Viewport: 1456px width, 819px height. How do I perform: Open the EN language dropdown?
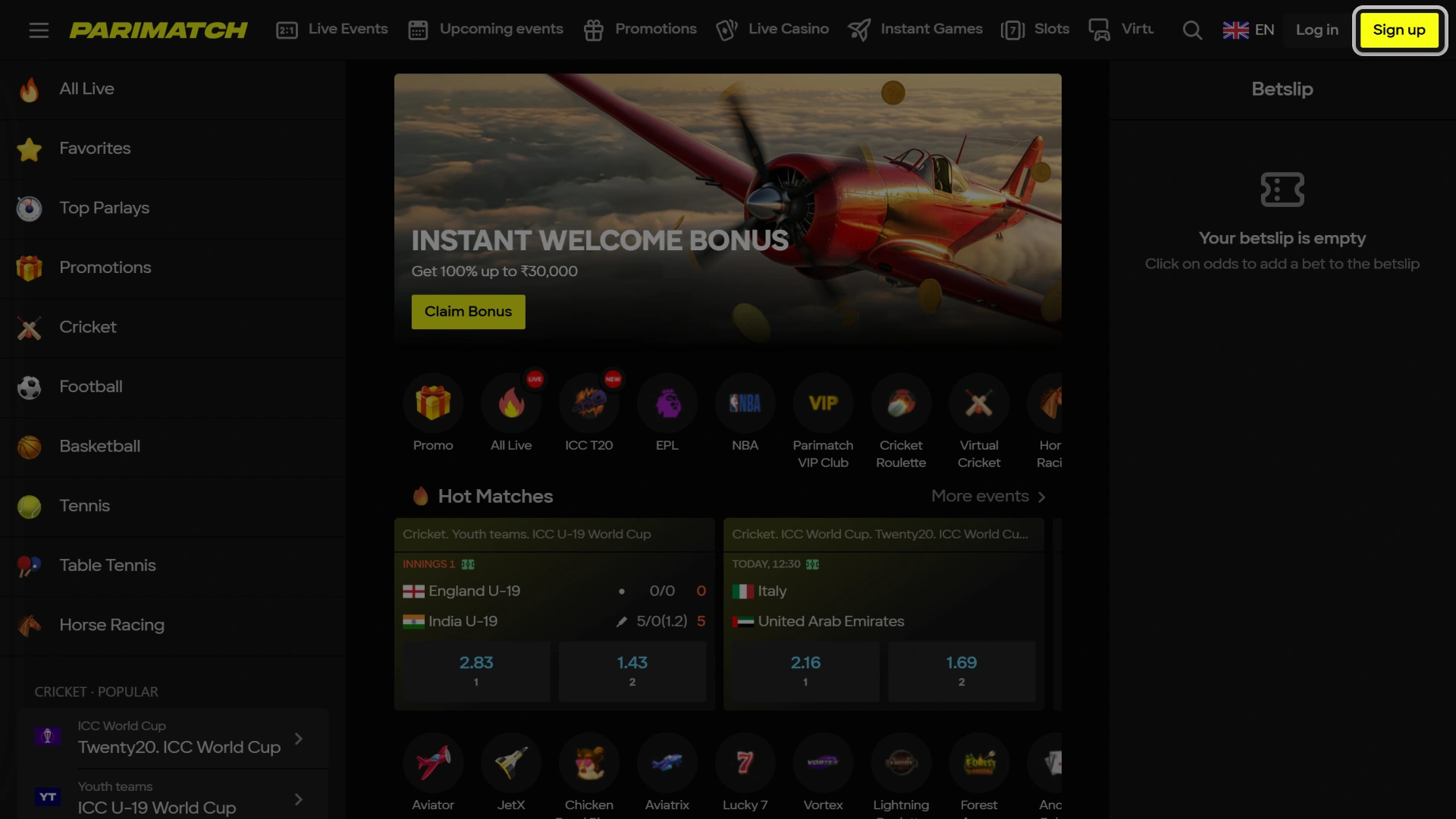click(1249, 30)
